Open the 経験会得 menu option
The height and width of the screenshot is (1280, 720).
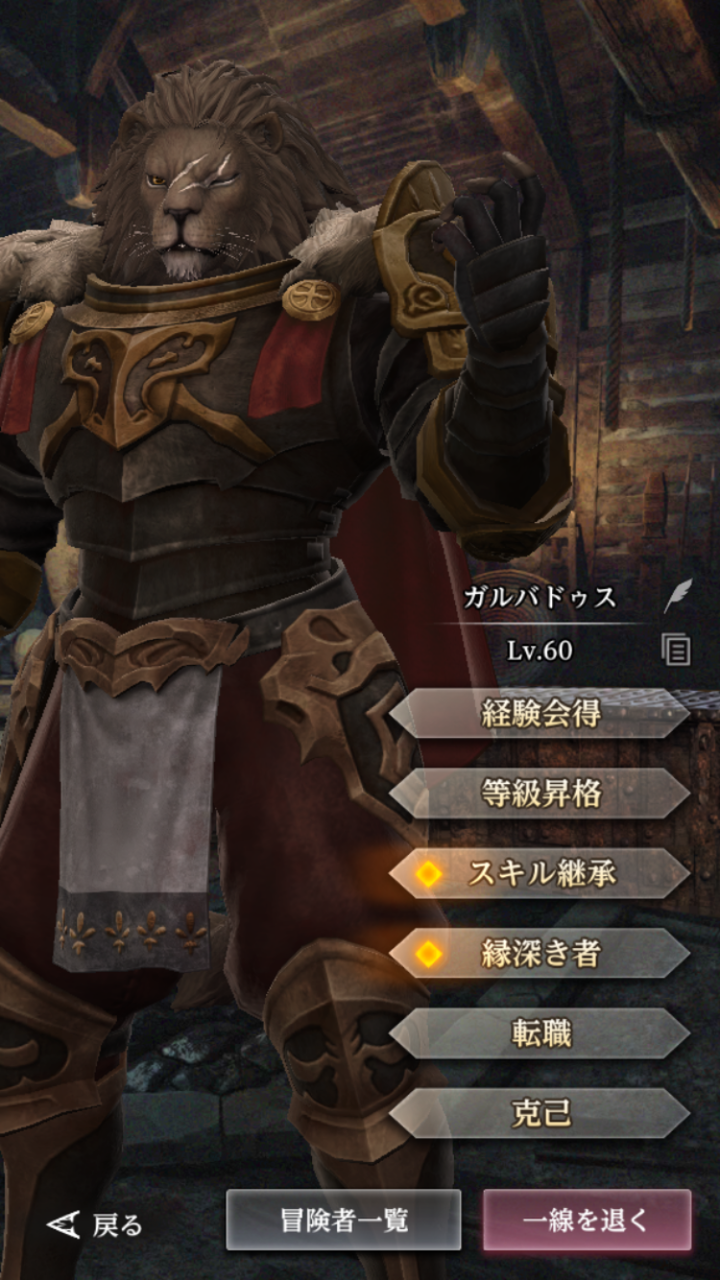(x=540, y=714)
